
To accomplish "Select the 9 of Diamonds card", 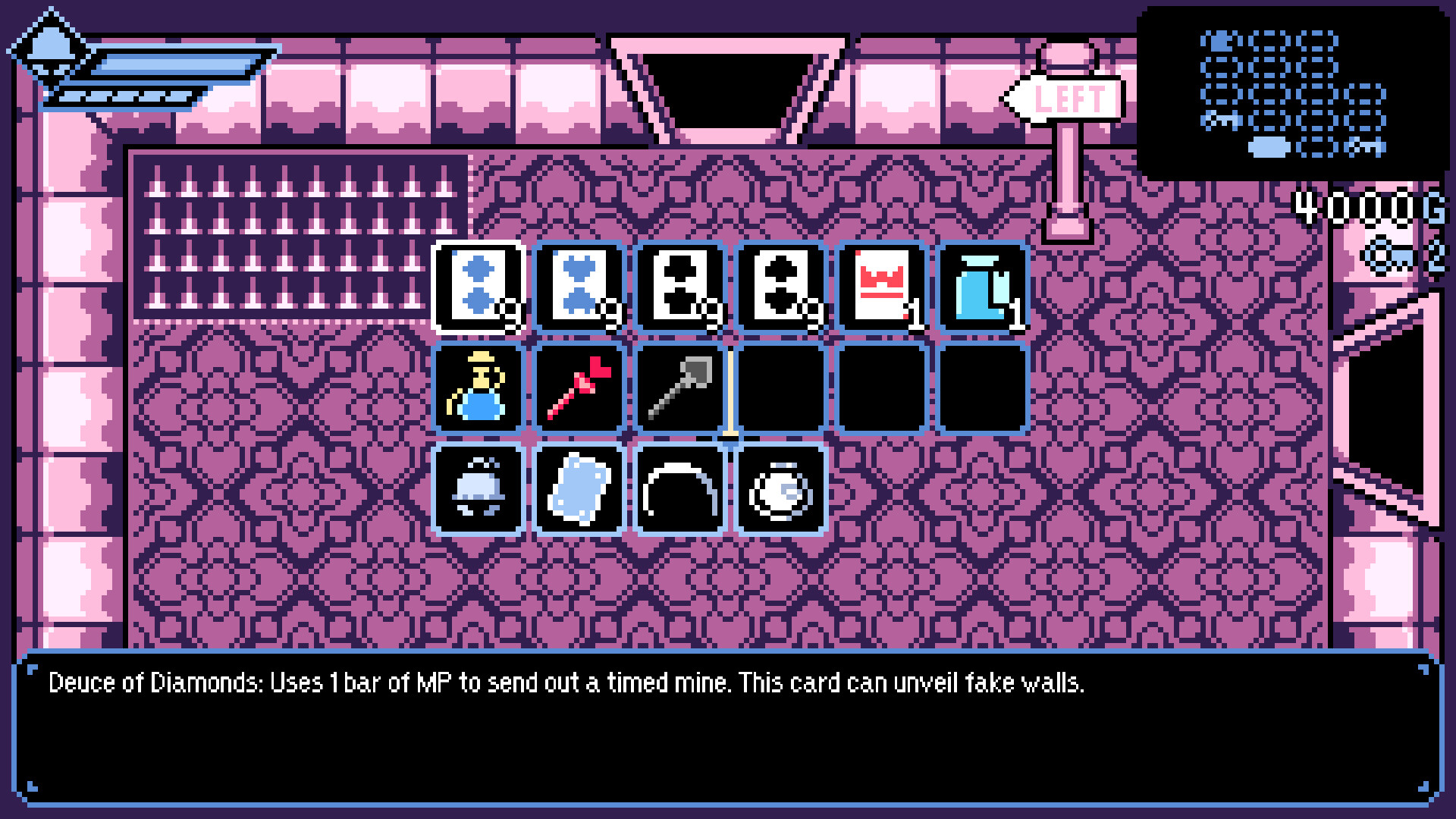I will 477,287.
